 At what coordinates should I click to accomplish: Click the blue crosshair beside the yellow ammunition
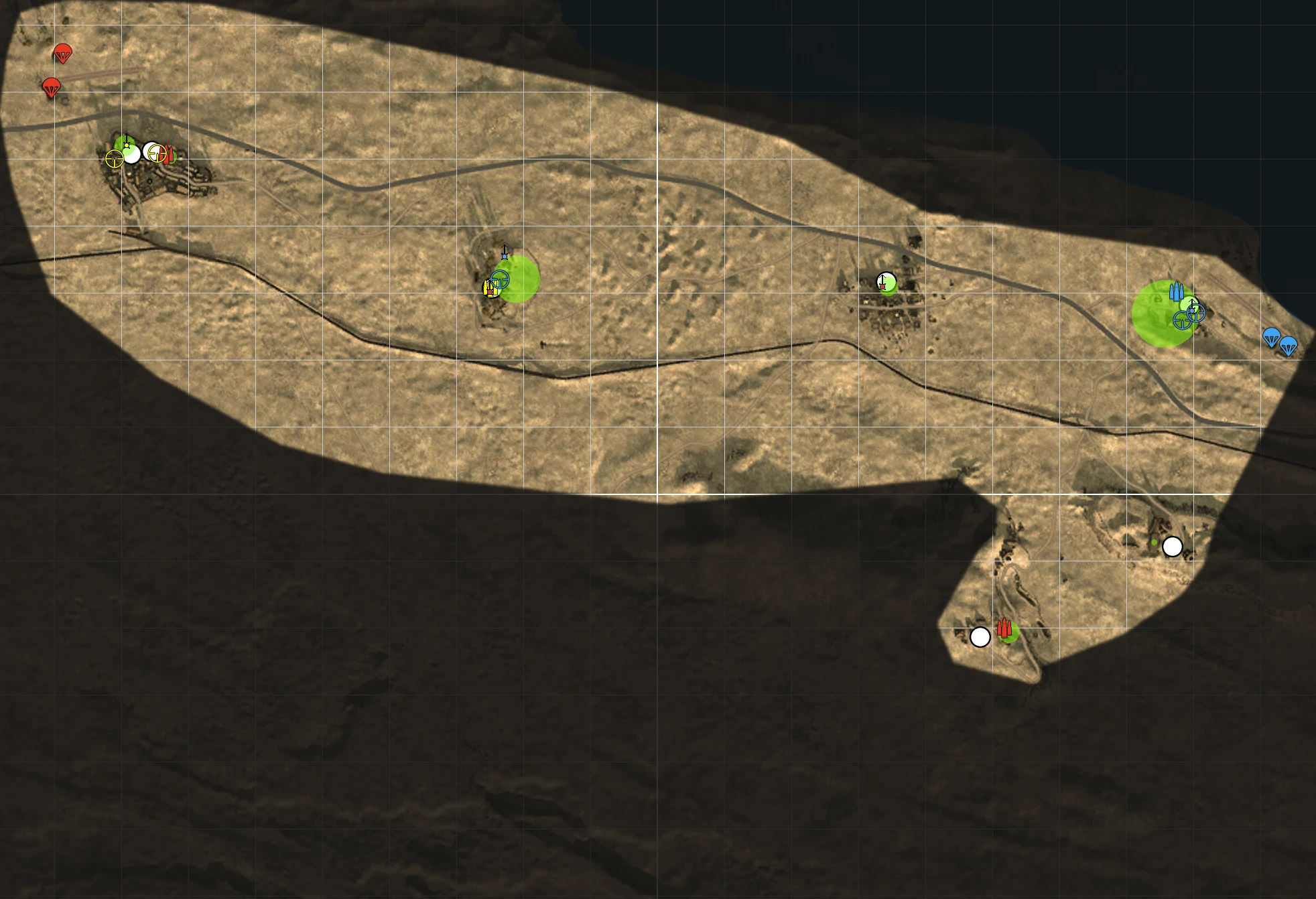[500, 279]
